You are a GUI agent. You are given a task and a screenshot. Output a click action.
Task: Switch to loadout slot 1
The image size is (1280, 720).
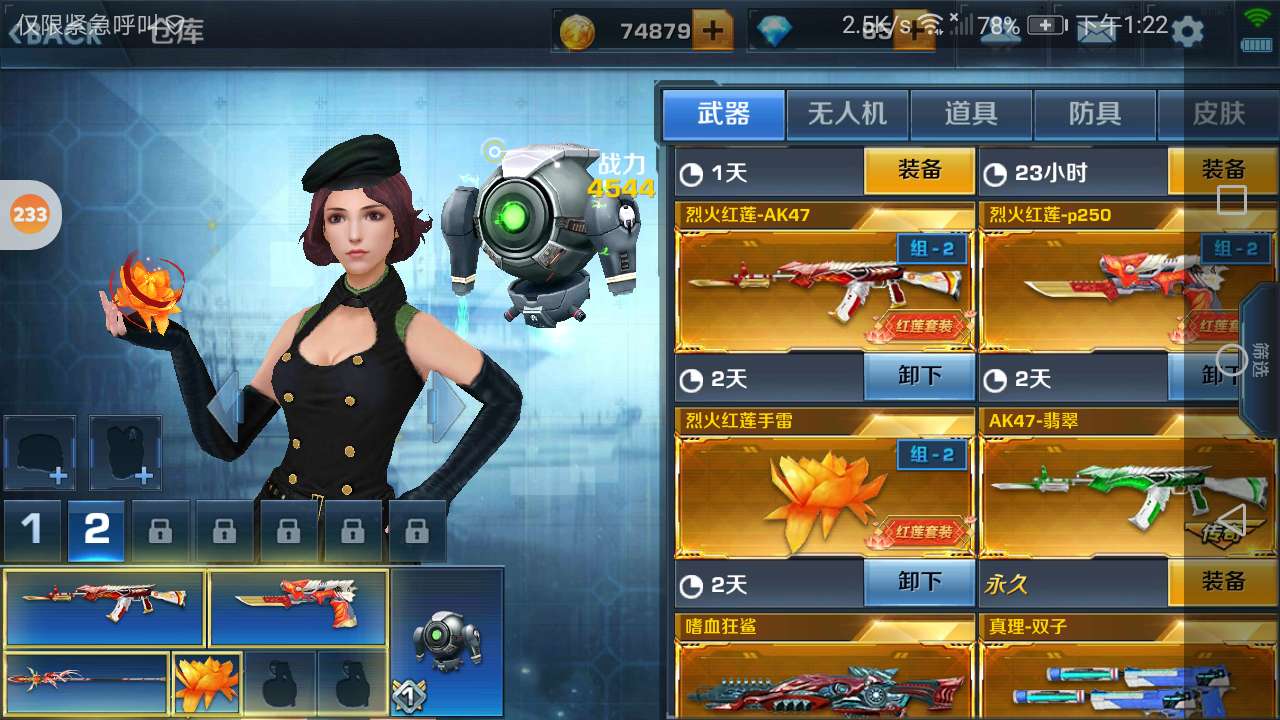tap(32, 530)
